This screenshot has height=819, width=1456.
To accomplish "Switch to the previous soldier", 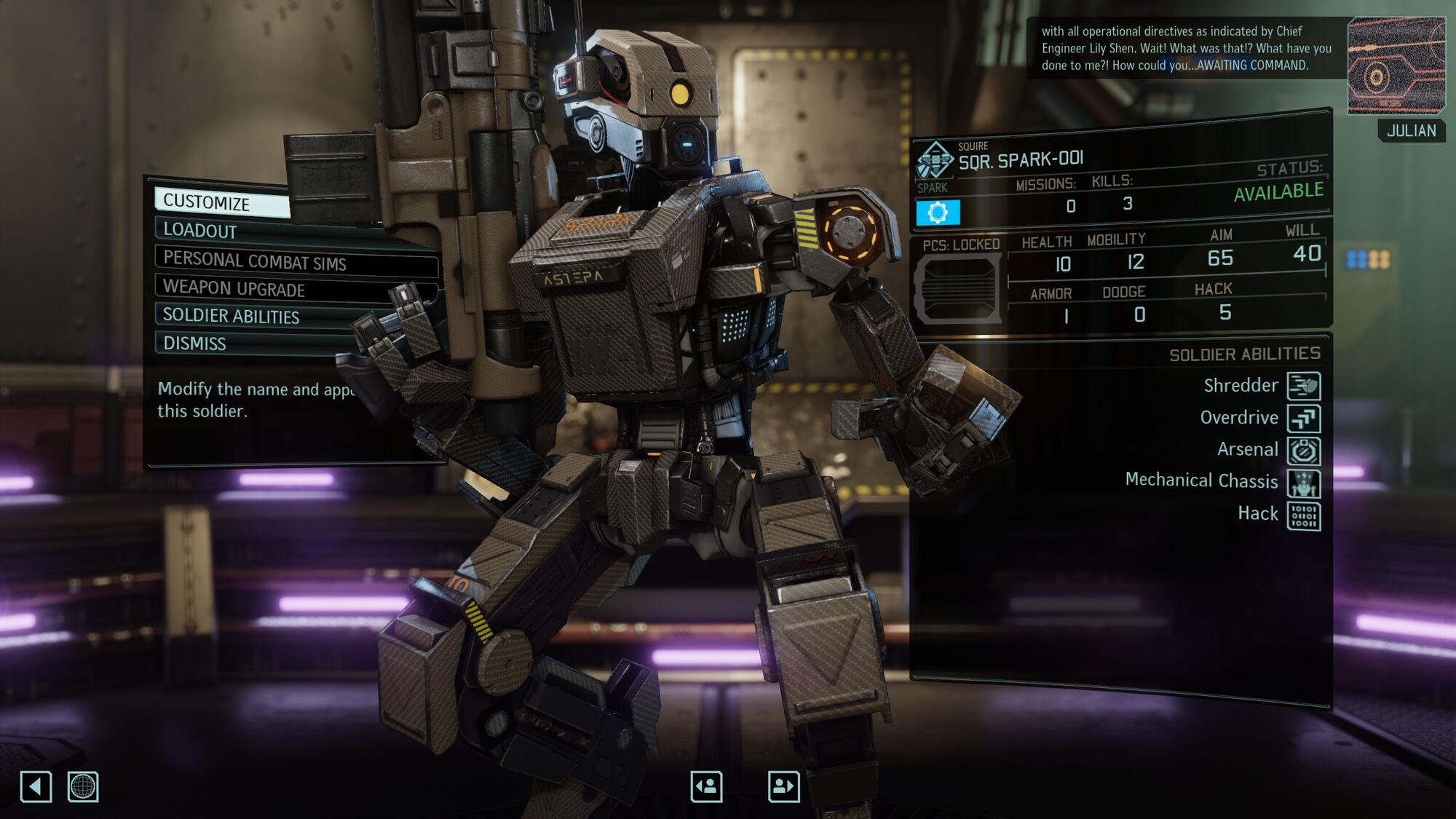I will pos(706,786).
